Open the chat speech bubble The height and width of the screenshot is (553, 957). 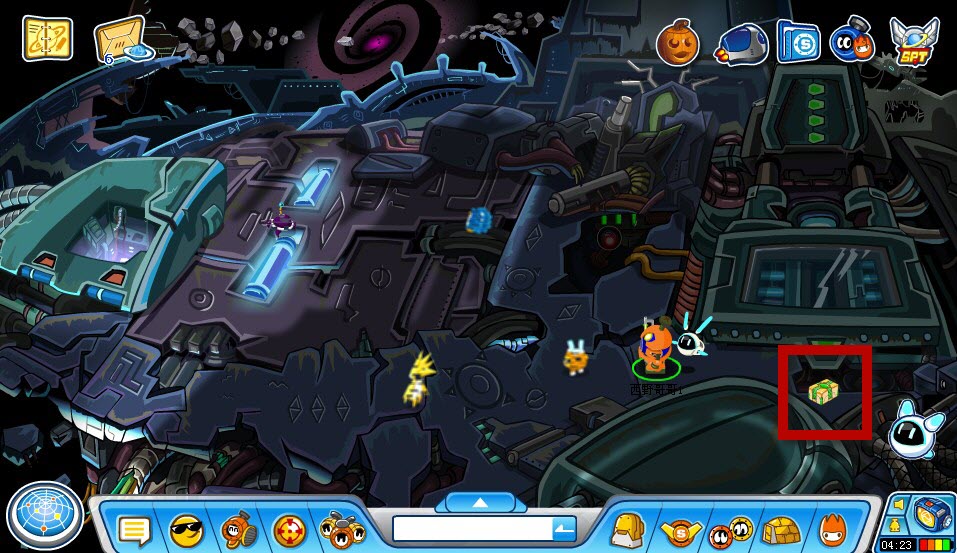click(133, 528)
